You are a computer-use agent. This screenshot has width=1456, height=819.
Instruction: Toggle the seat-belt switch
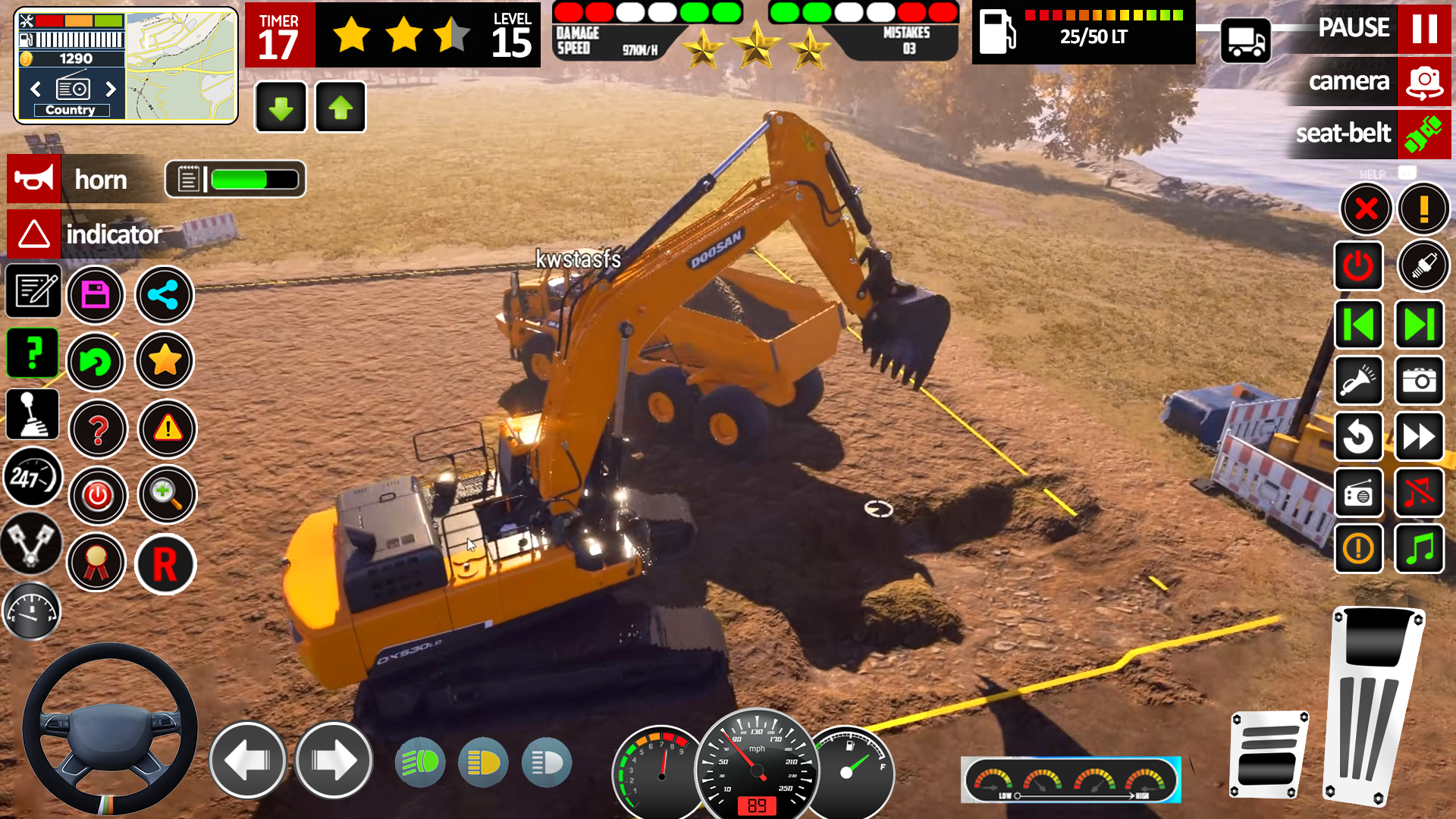point(1424,134)
